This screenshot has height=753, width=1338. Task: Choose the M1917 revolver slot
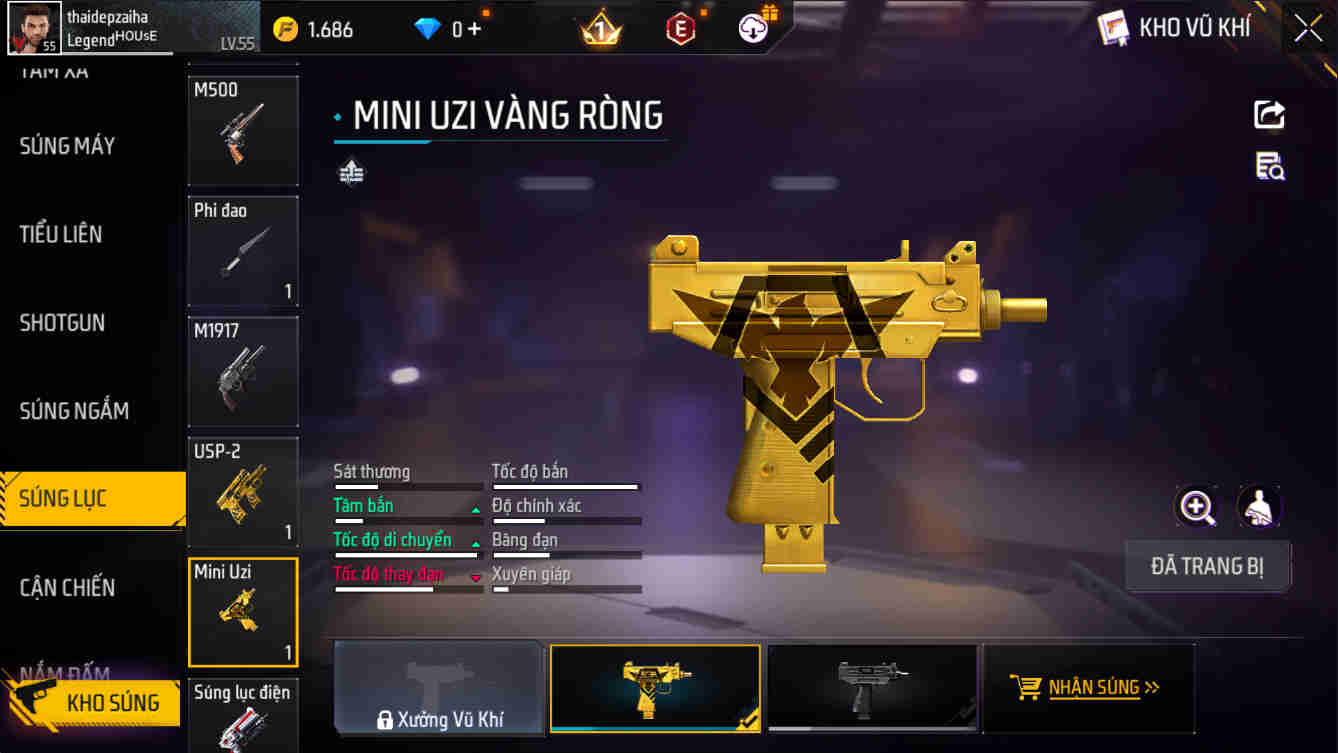[x=243, y=371]
